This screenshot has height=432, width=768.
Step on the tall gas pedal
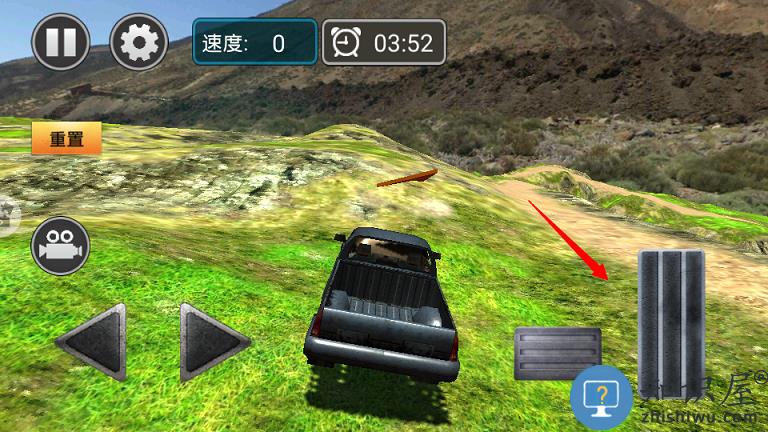[671, 310]
